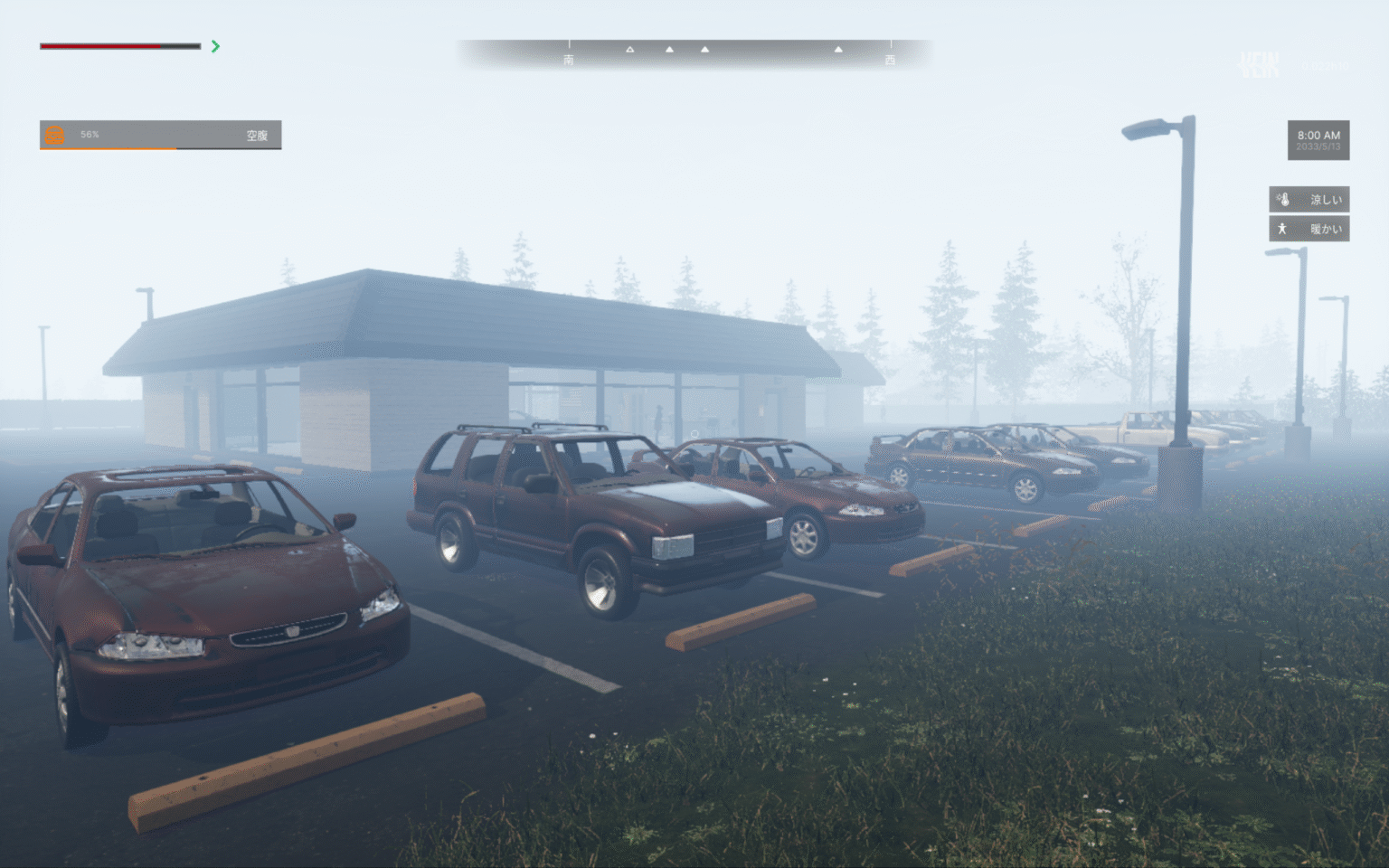
Task: Click the 涼しい temperature status indicator
Action: click(1309, 199)
